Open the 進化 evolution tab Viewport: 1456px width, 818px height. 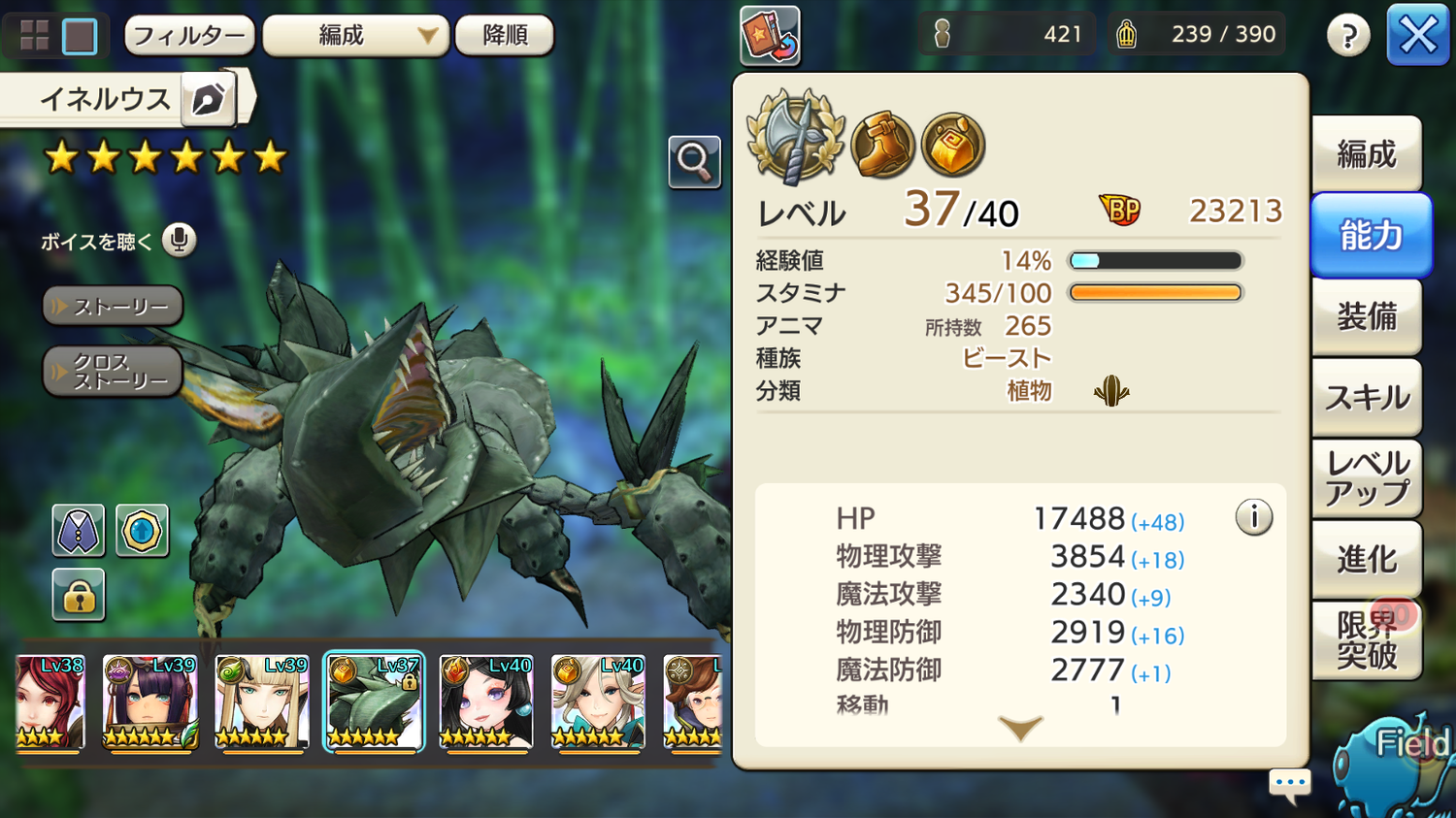point(1367,559)
